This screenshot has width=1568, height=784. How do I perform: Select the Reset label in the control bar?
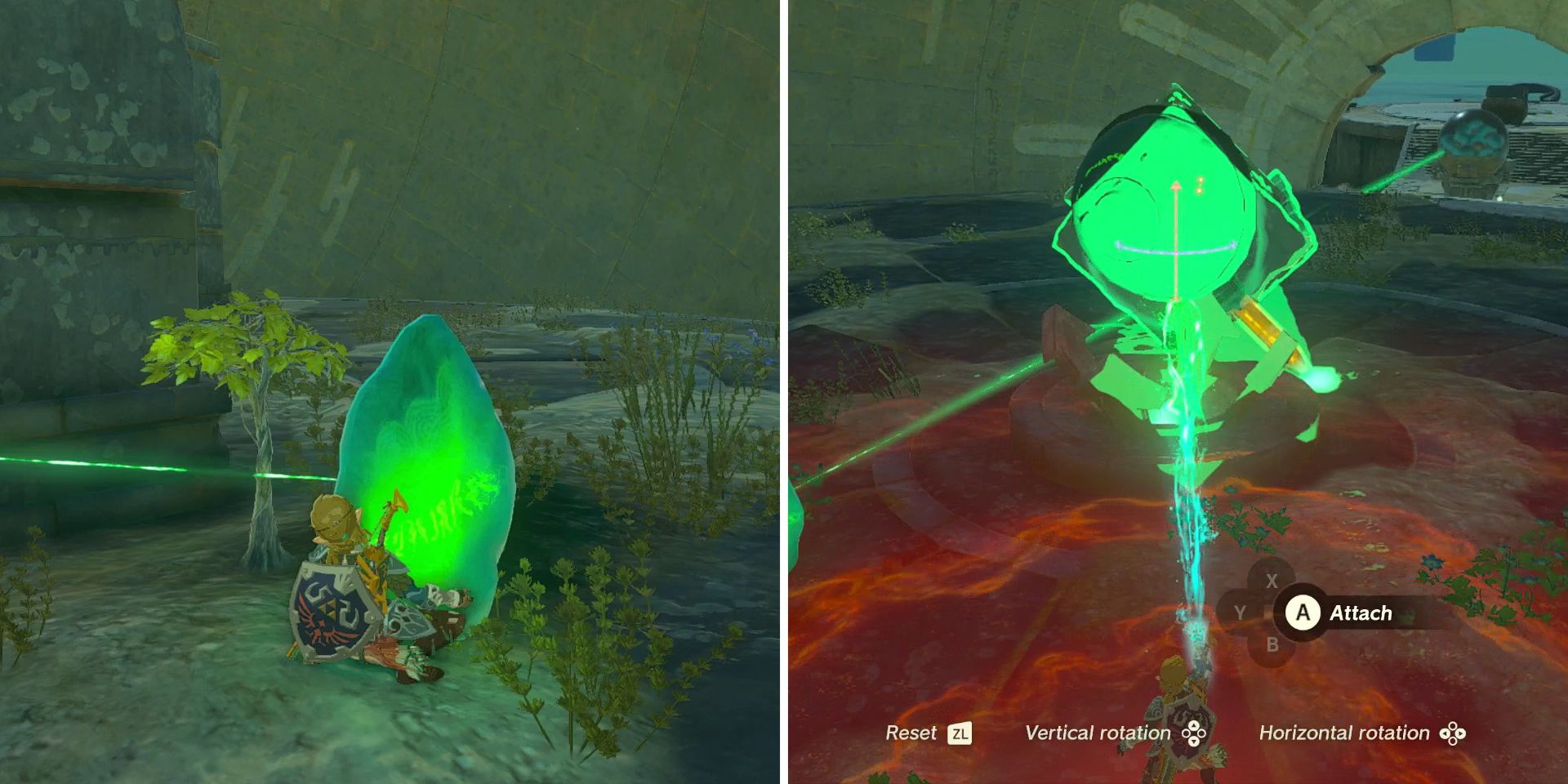pyautogui.click(x=912, y=733)
